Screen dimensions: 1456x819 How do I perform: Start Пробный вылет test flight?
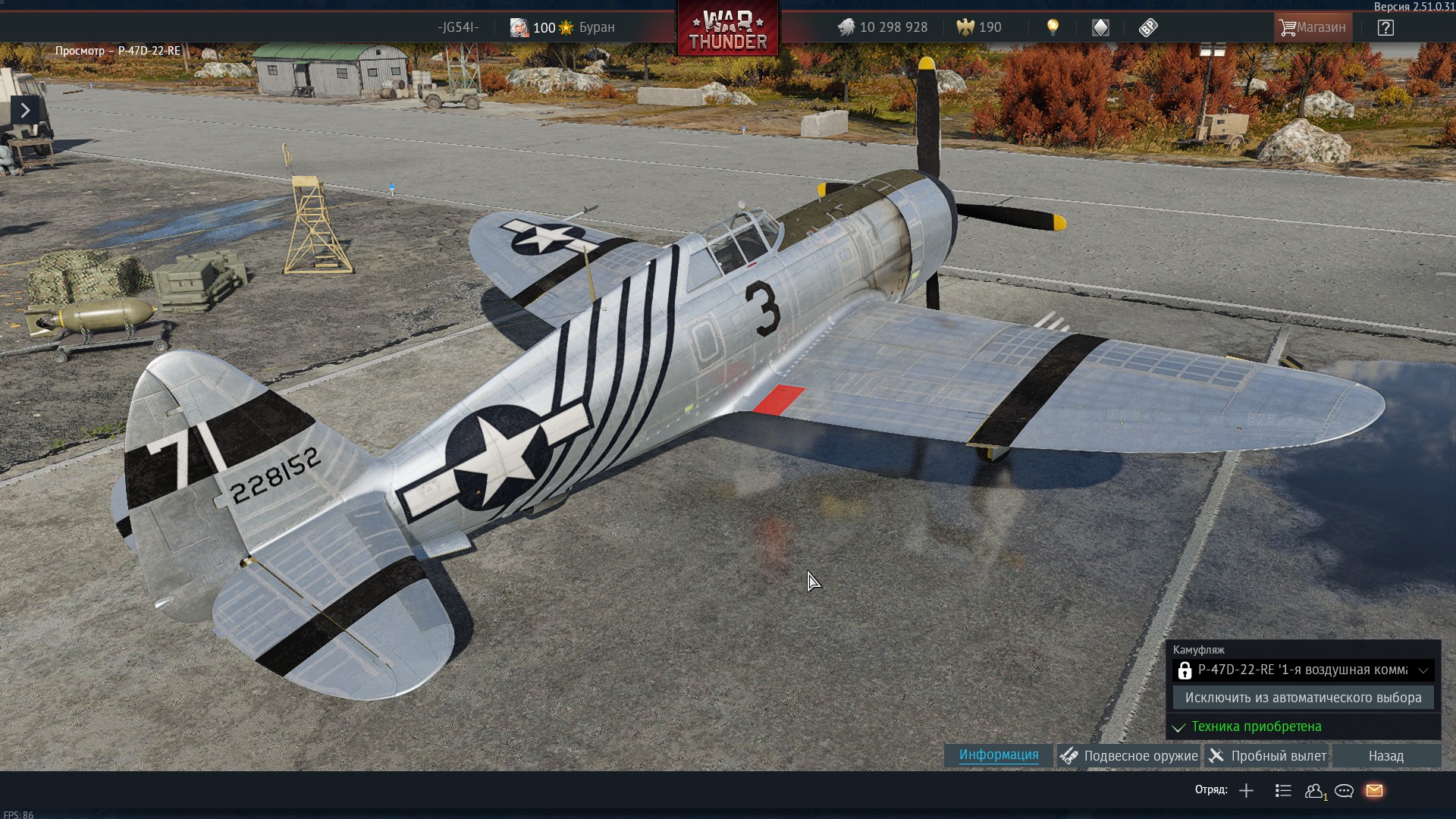click(x=1267, y=756)
